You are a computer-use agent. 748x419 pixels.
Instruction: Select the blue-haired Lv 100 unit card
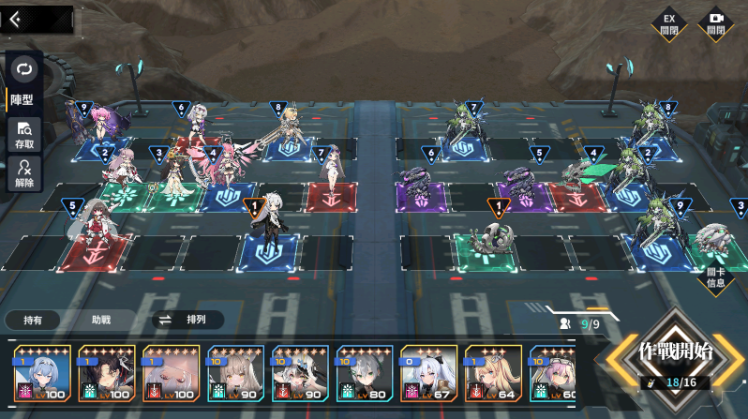click(42, 374)
